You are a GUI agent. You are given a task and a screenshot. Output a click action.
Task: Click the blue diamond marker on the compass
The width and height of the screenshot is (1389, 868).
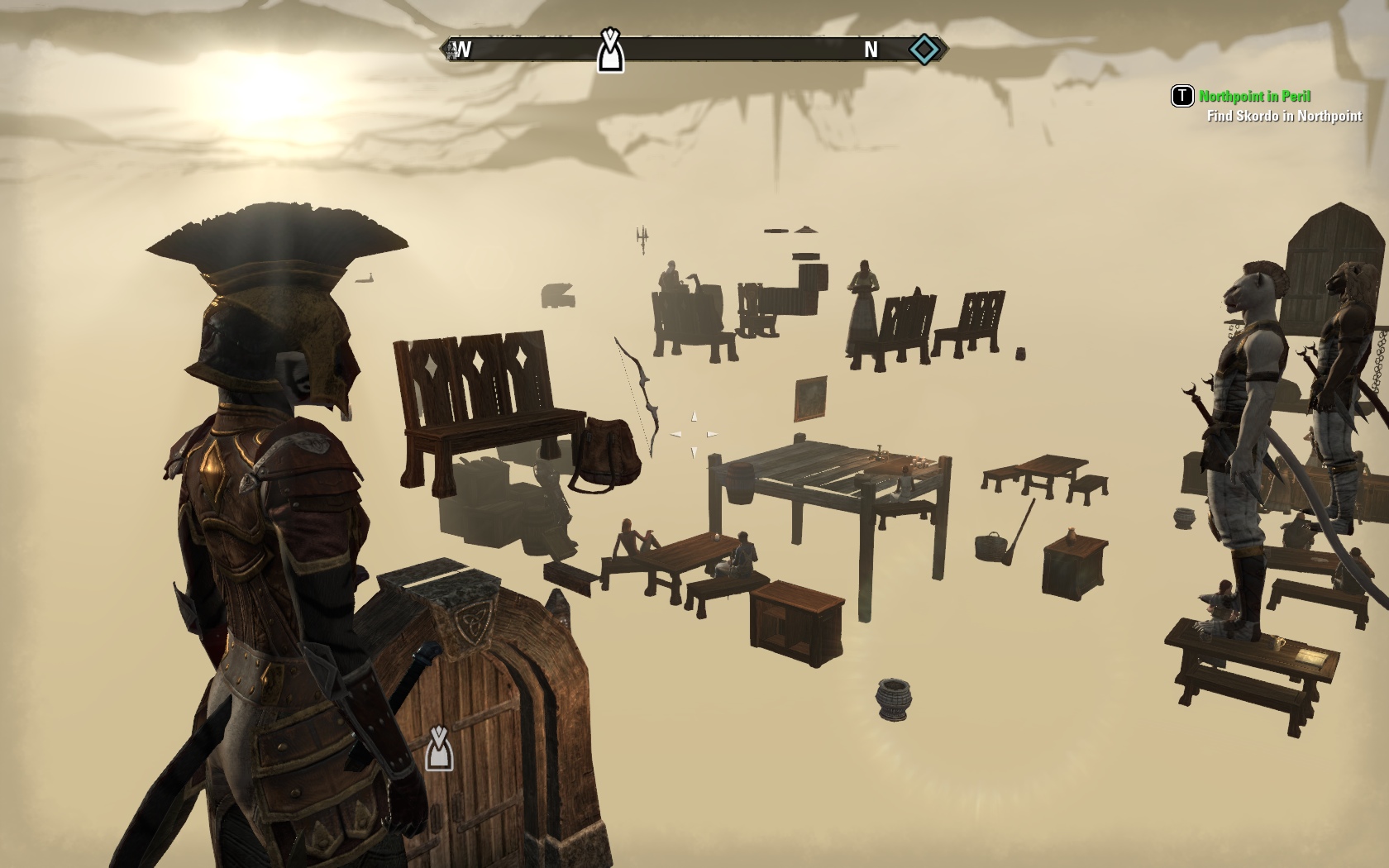coord(924,50)
